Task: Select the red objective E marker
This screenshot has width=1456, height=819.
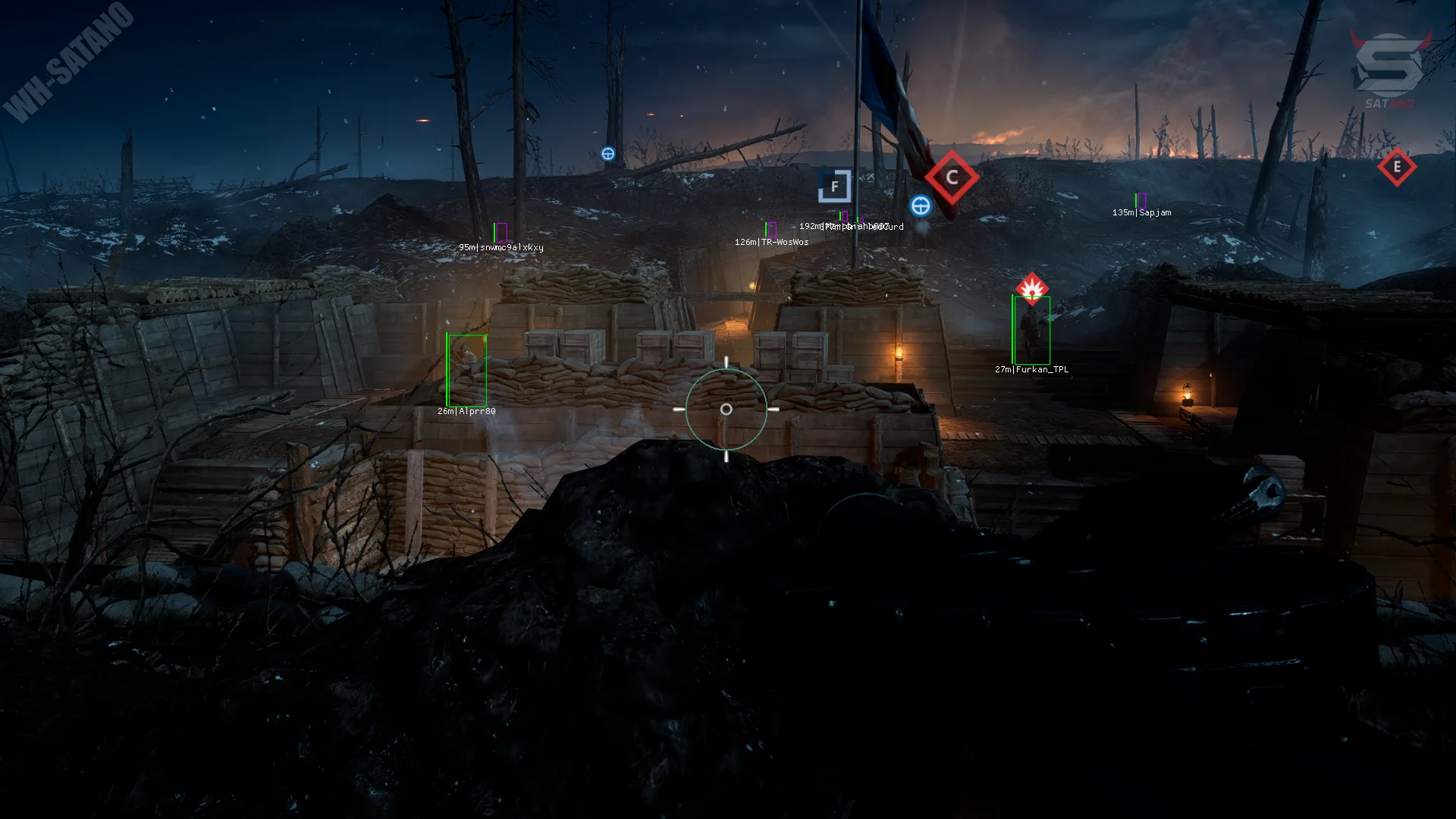Action: click(x=1397, y=167)
